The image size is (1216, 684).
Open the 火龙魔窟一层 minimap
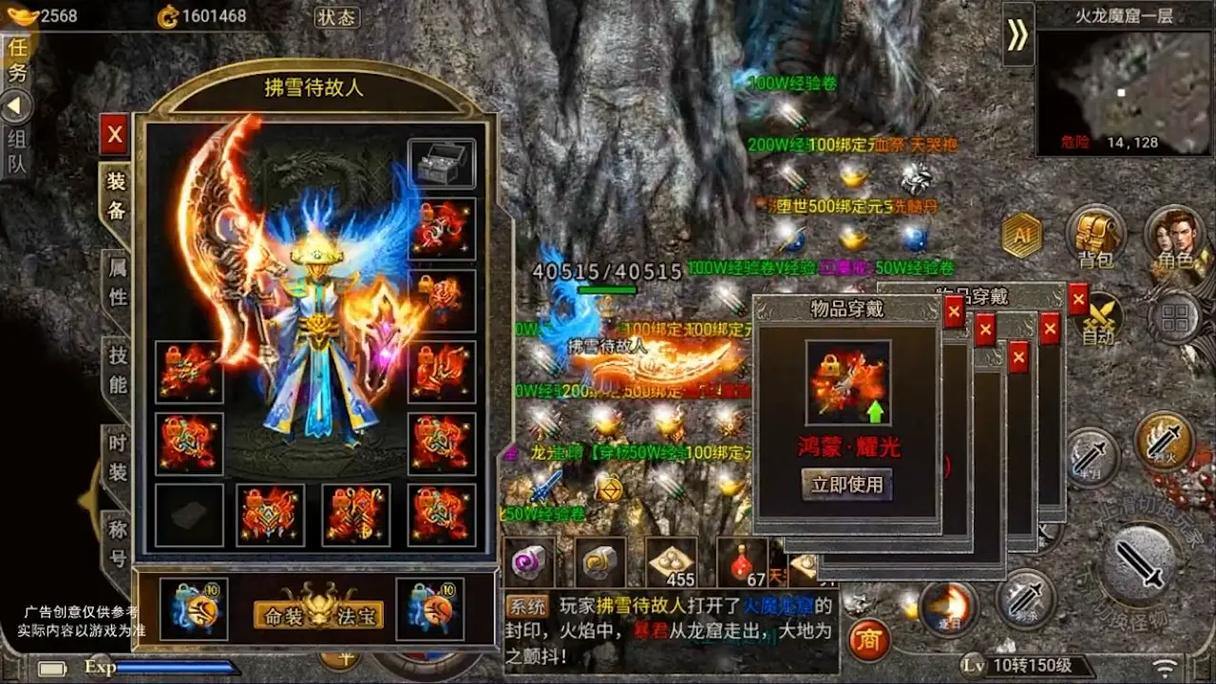[x=1123, y=92]
